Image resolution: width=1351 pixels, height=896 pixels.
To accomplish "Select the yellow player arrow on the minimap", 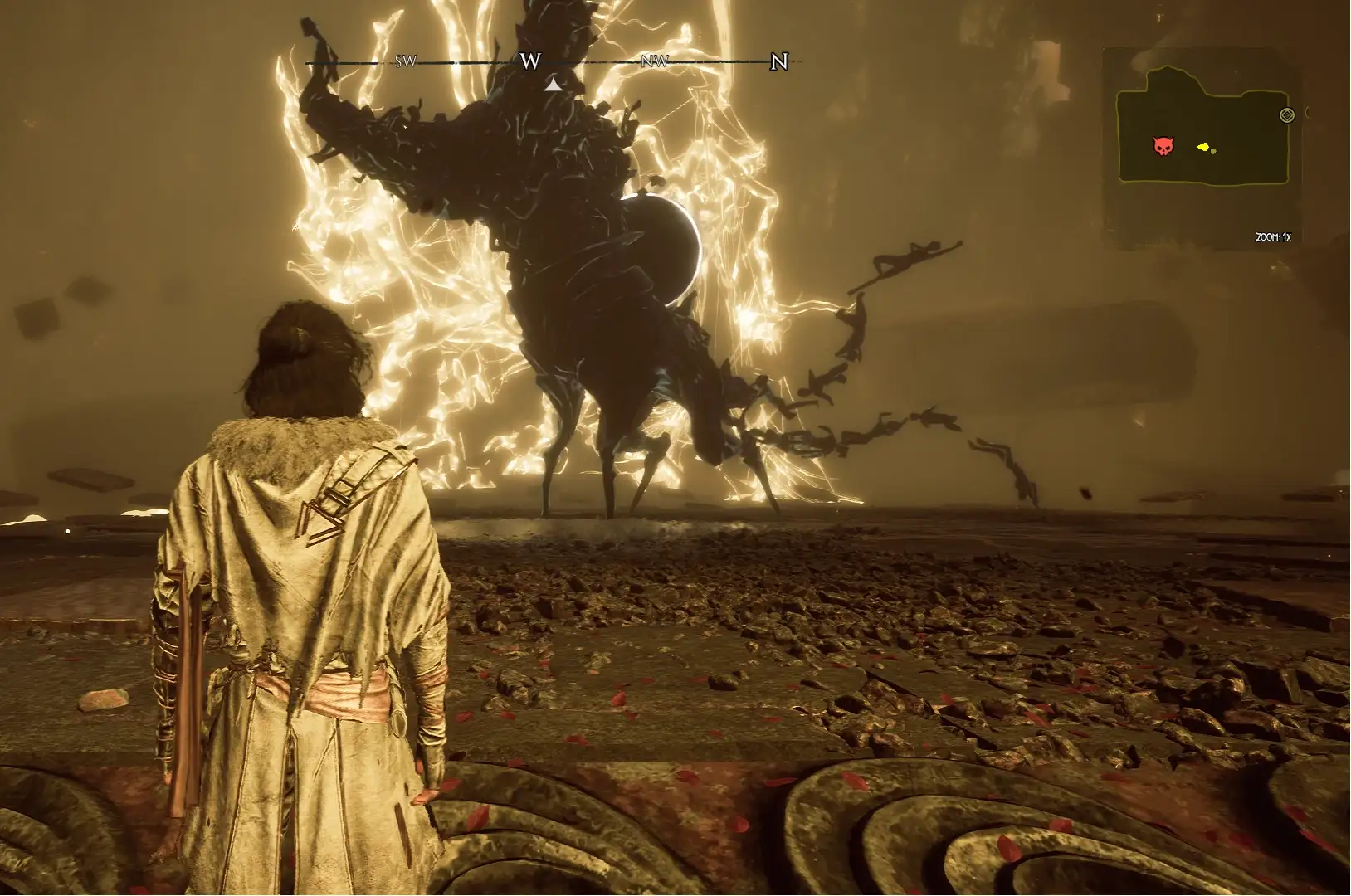I will coord(1202,147).
